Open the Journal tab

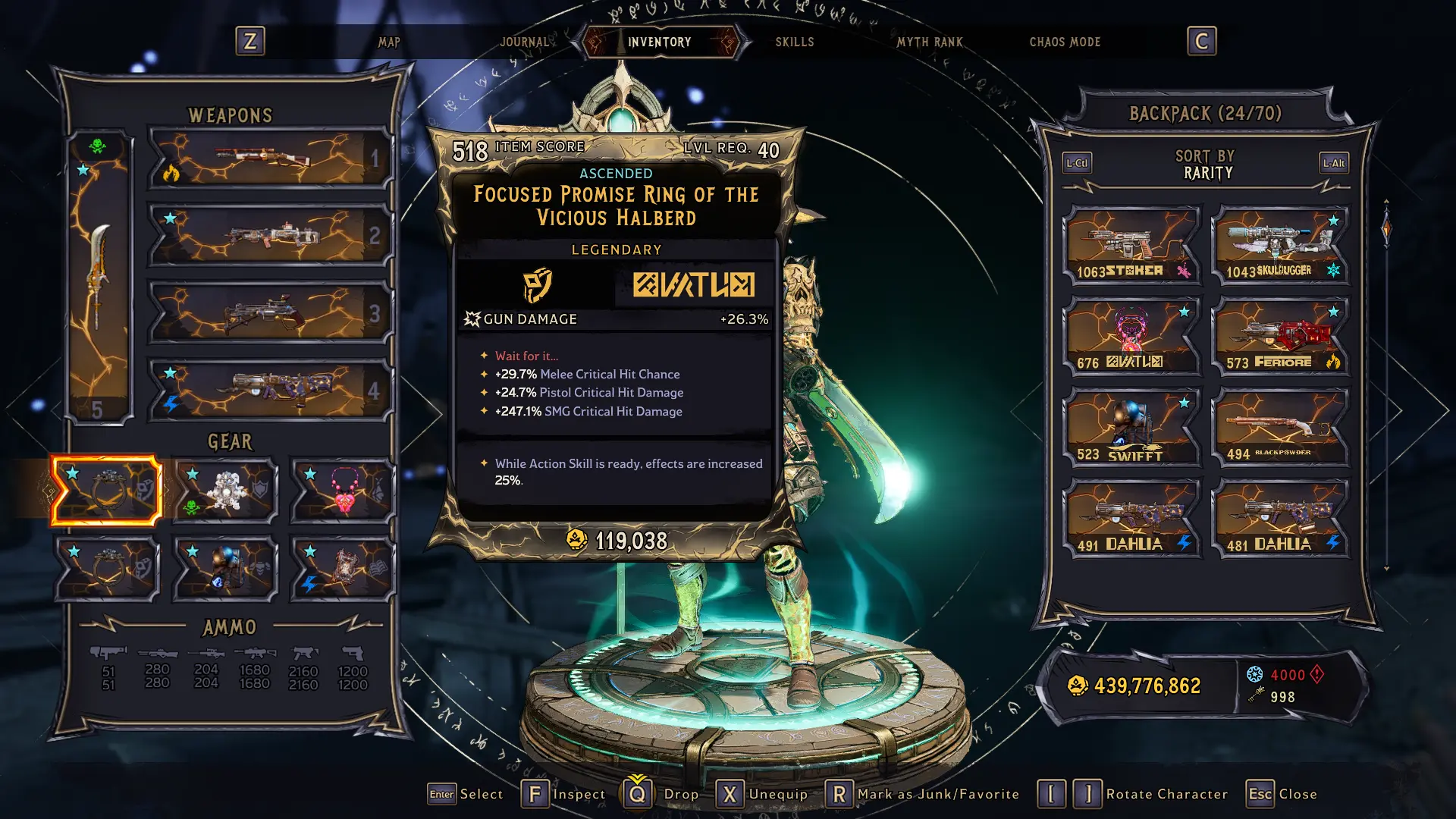tap(524, 42)
